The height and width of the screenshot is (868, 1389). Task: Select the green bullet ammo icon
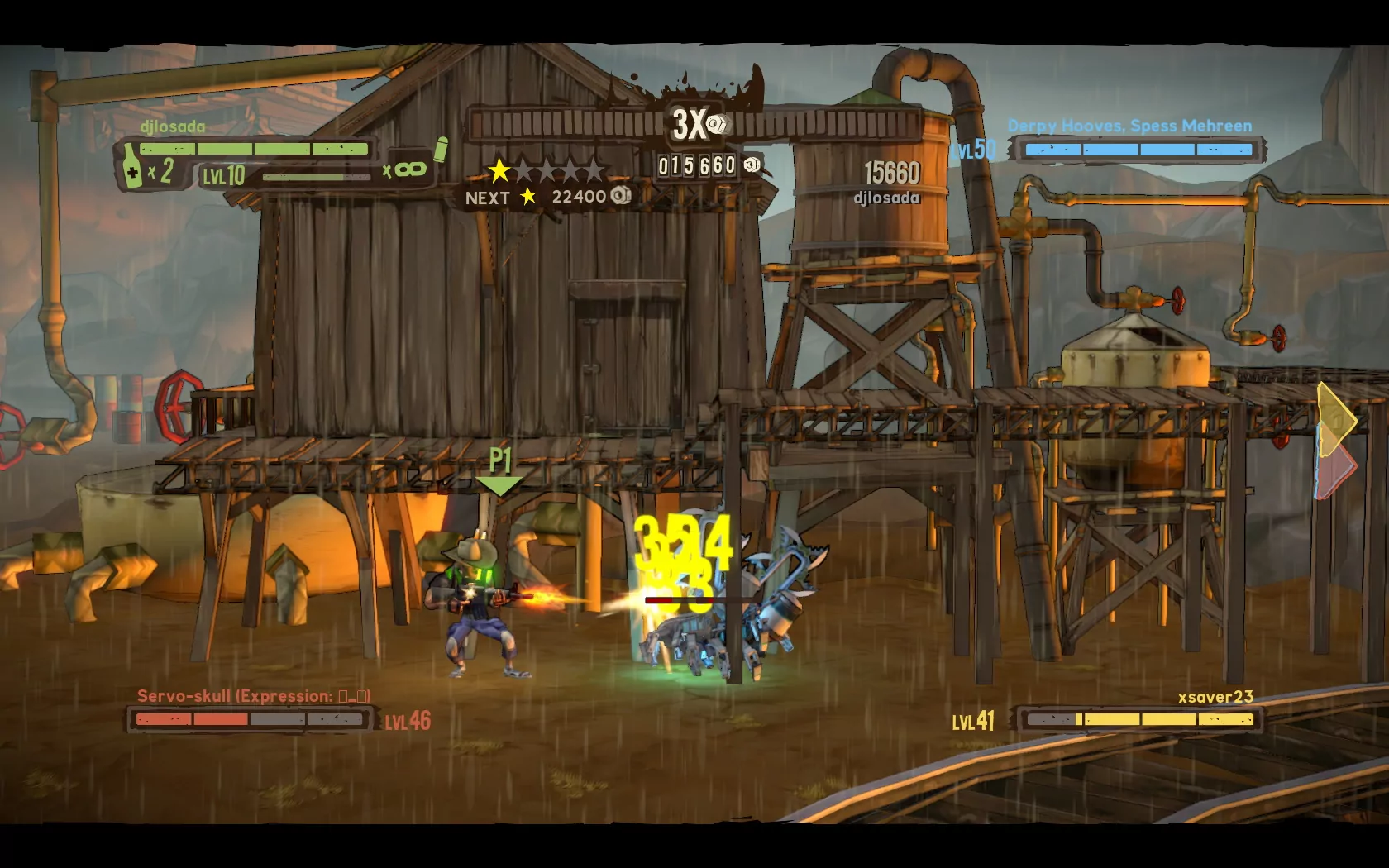pyautogui.click(x=441, y=150)
